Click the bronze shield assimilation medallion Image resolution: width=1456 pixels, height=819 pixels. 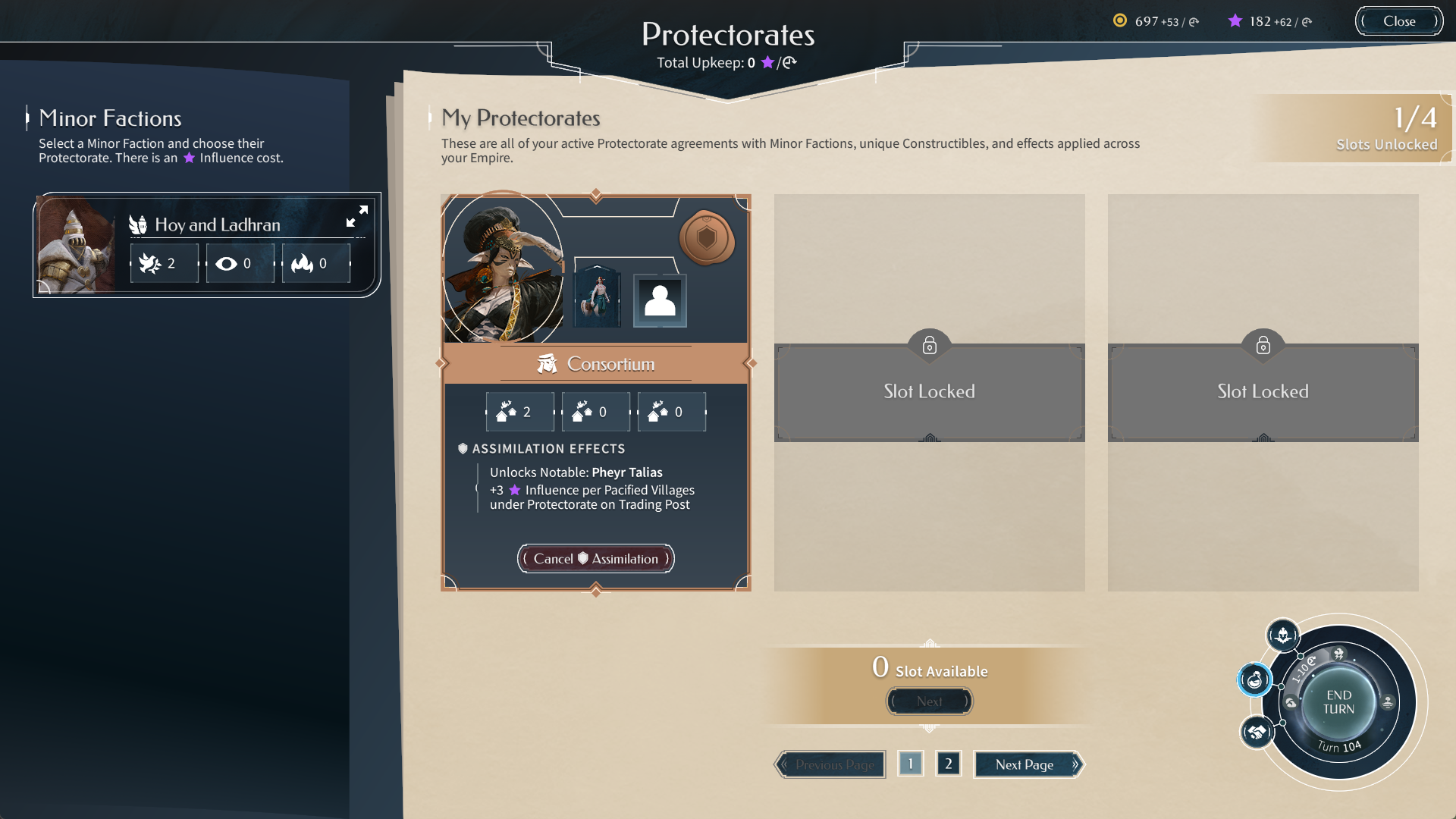tap(706, 238)
